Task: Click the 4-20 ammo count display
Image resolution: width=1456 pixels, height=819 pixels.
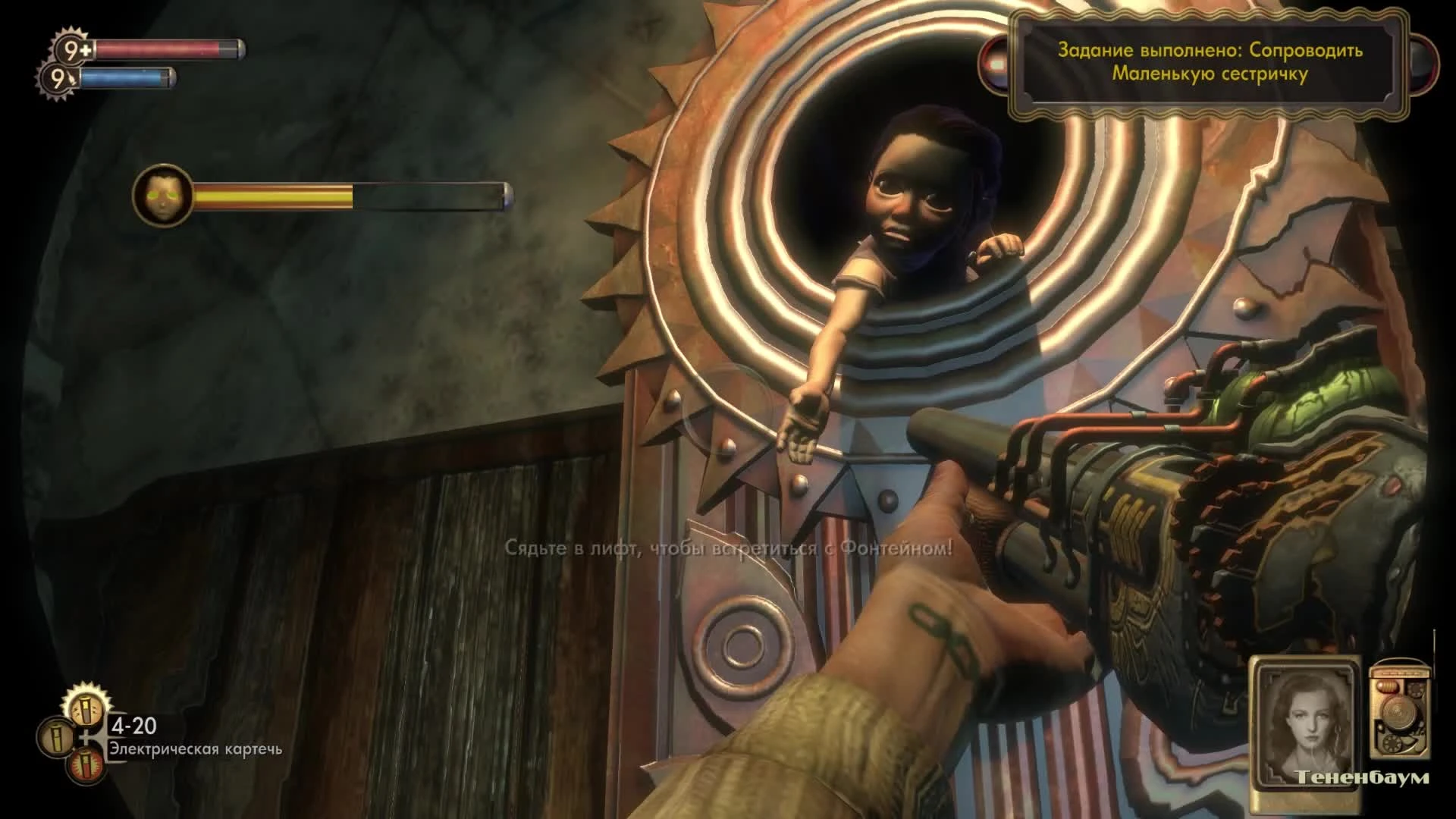Action: (135, 726)
